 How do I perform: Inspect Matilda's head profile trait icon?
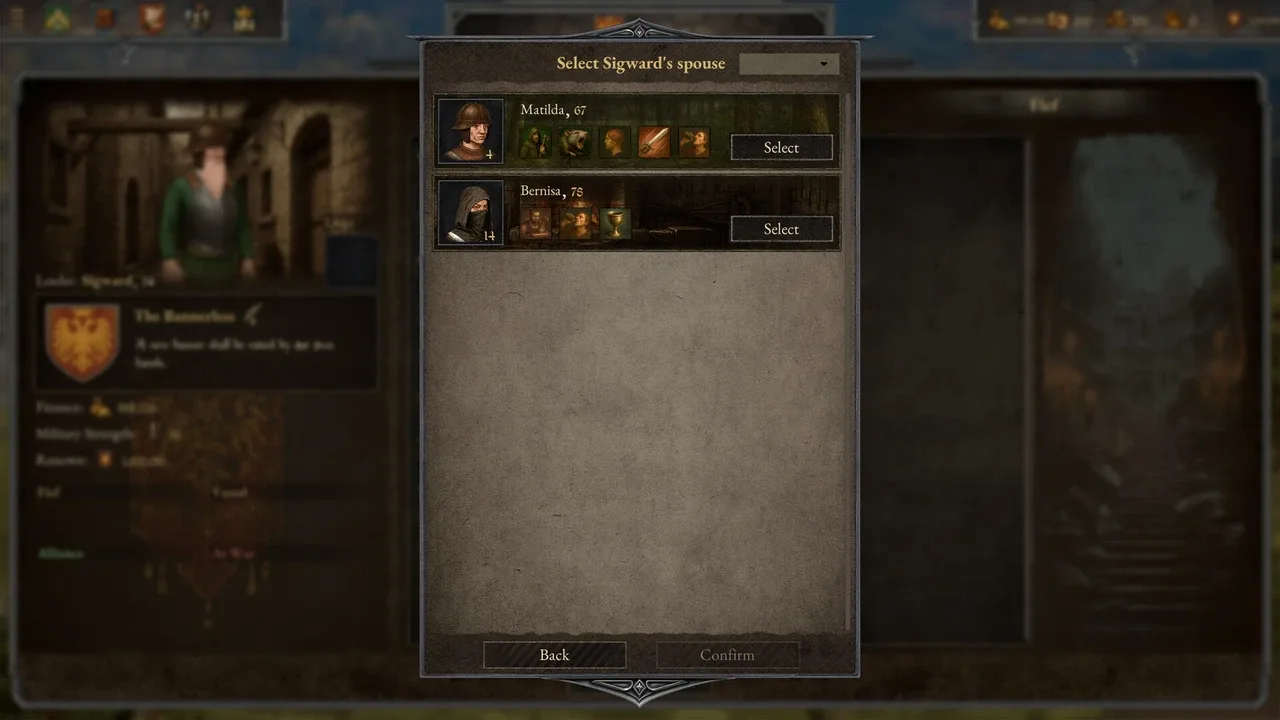coord(614,143)
